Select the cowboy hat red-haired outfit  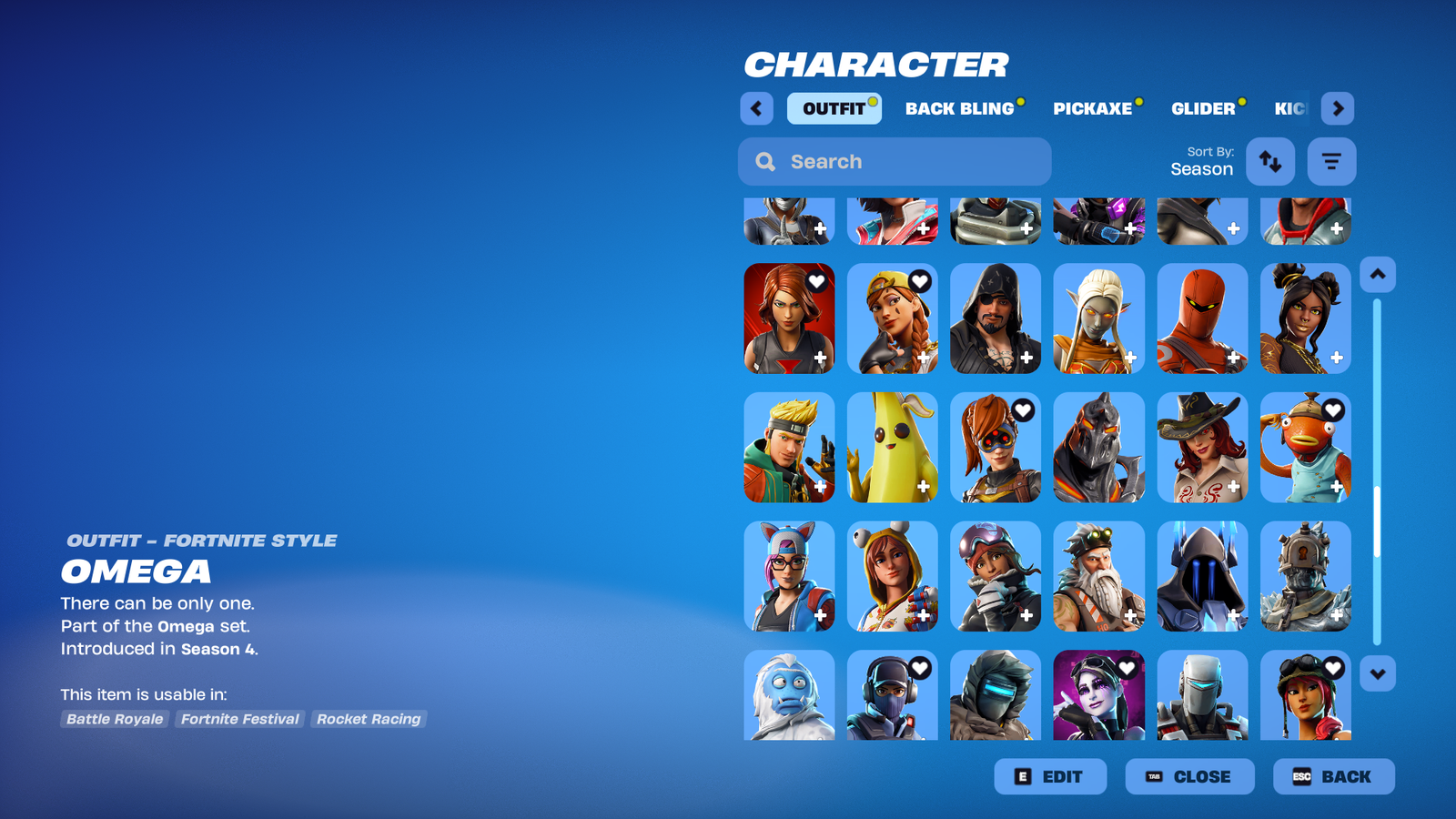point(1201,447)
